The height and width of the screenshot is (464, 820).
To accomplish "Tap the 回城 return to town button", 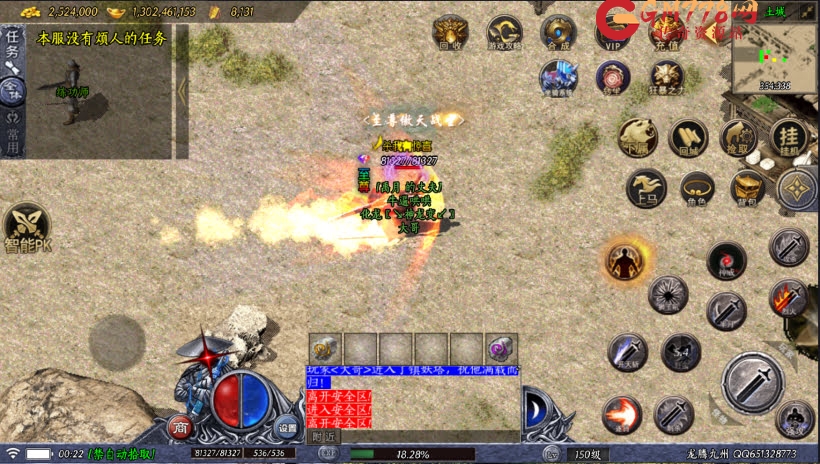I will pos(688,138).
